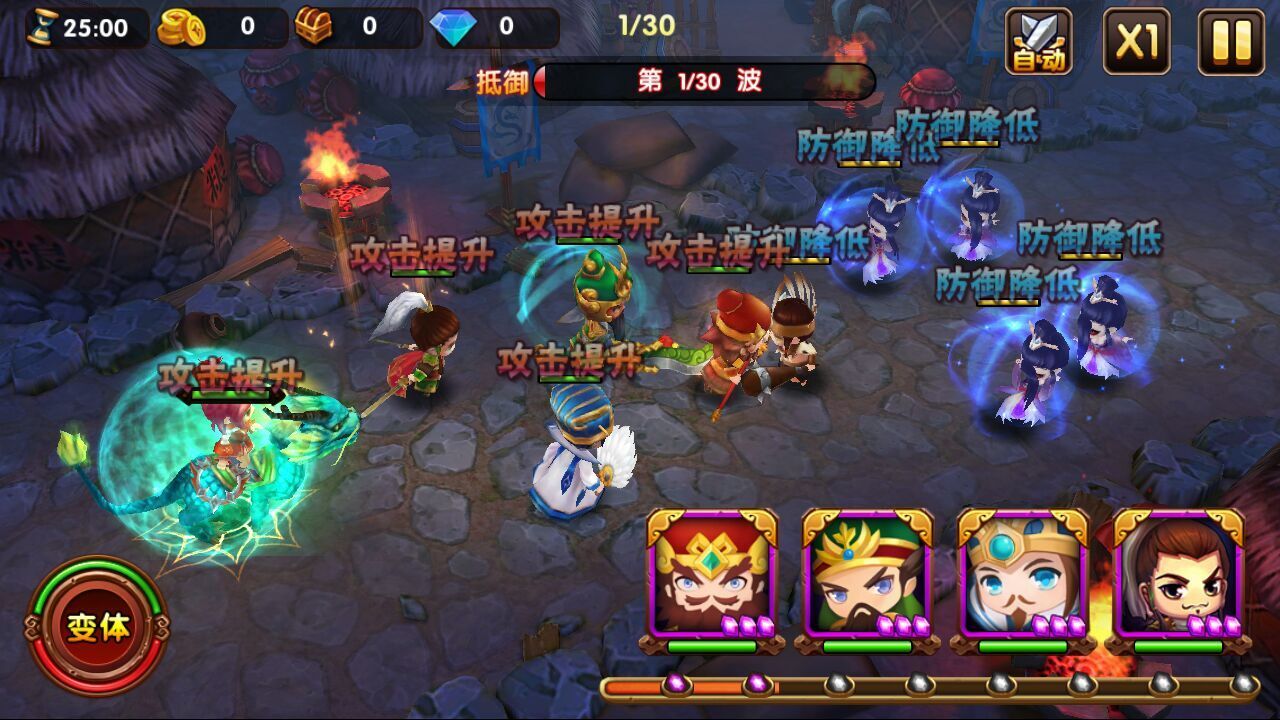The image size is (1280, 720).
Task: Activate the 变体 transform button
Action: (x=98, y=627)
